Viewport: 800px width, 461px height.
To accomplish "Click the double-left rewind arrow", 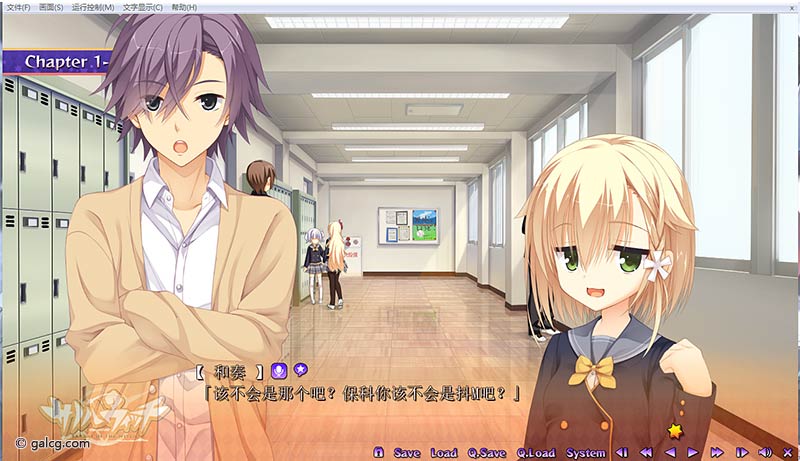I will [x=646, y=453].
